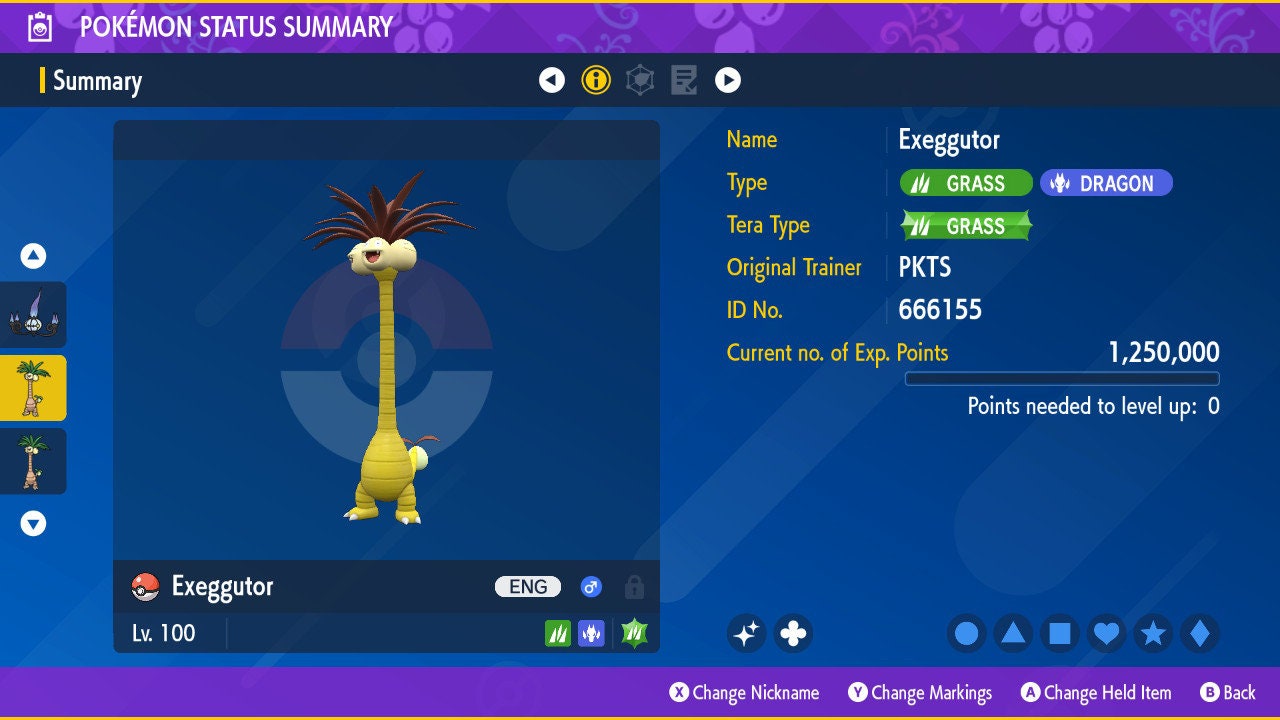This screenshot has height=720, width=1280.
Task: Select the info summary tab icon
Action: [596, 80]
